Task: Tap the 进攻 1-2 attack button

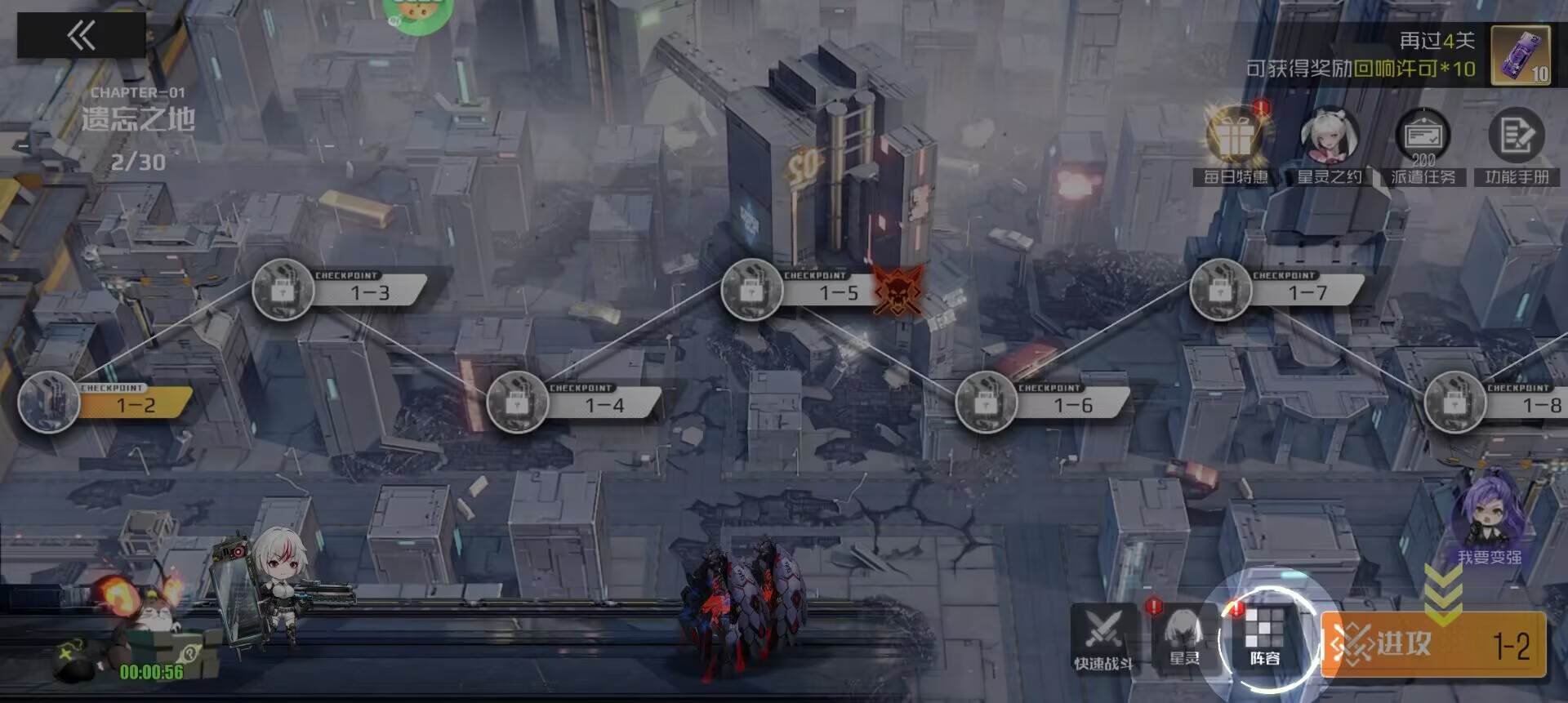Action: 1434,645
